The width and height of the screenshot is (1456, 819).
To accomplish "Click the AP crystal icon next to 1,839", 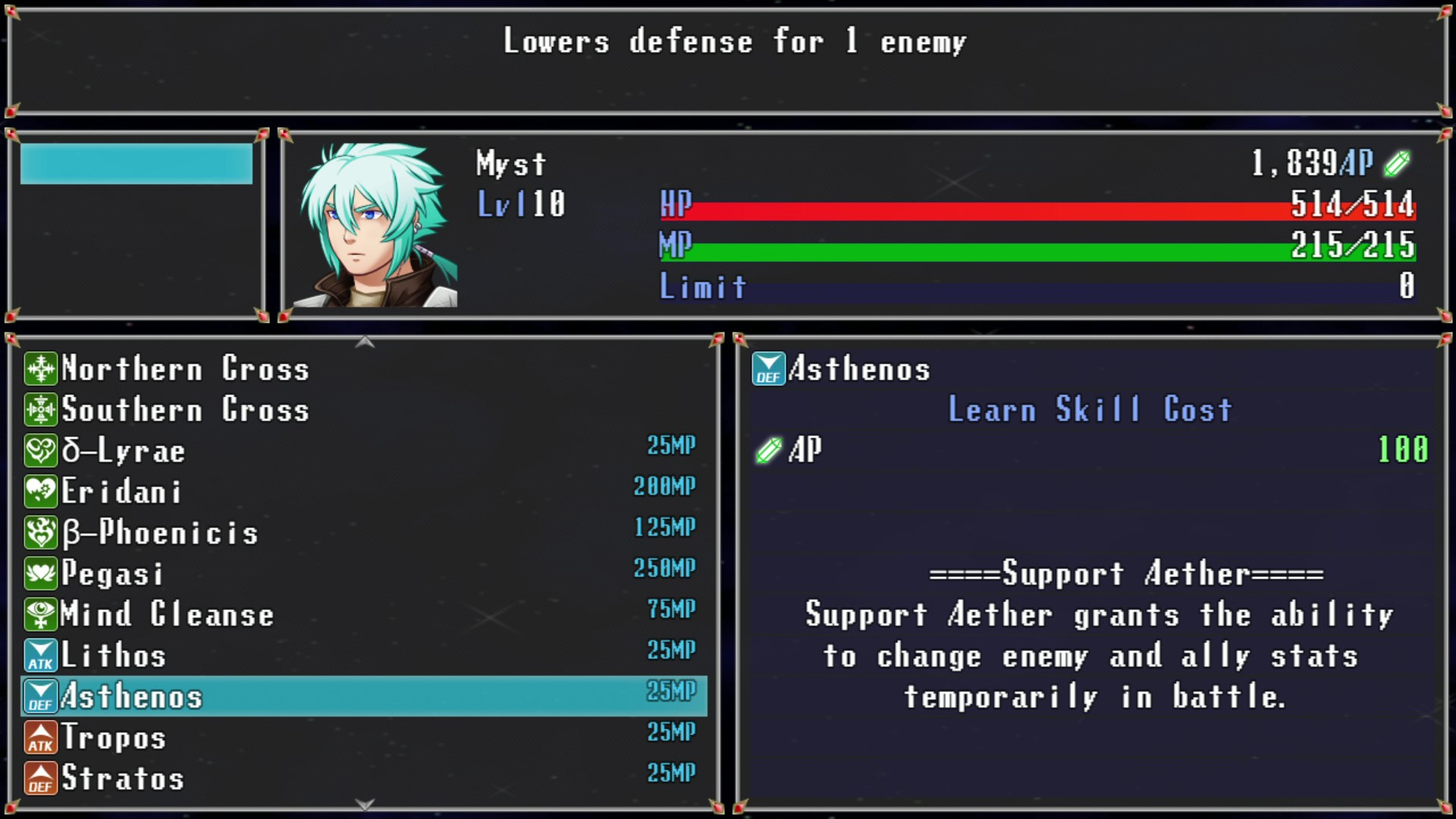I will point(1395,162).
